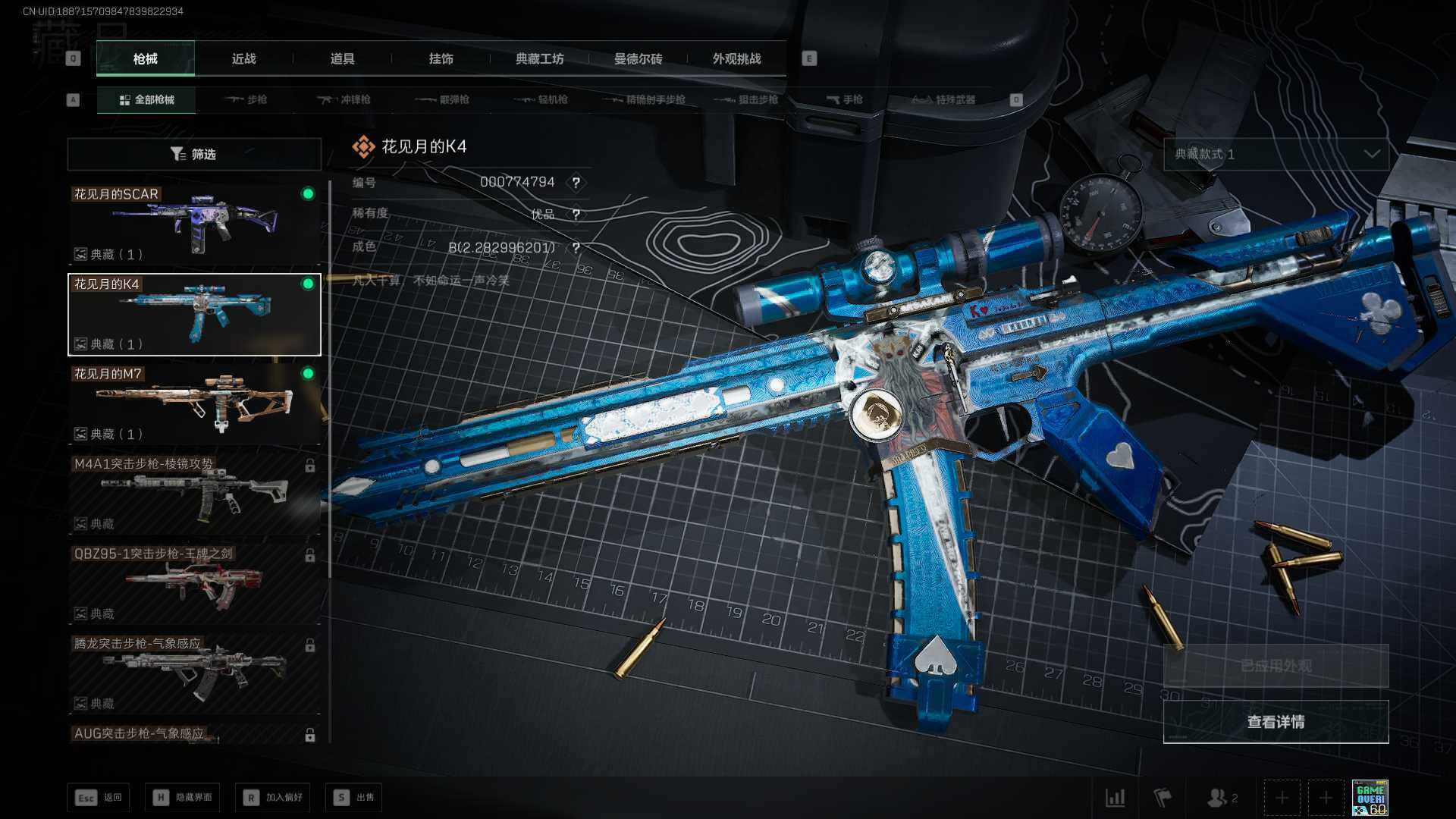The height and width of the screenshot is (819, 1456).
Task: Click the 返回 back button
Action: point(99,798)
